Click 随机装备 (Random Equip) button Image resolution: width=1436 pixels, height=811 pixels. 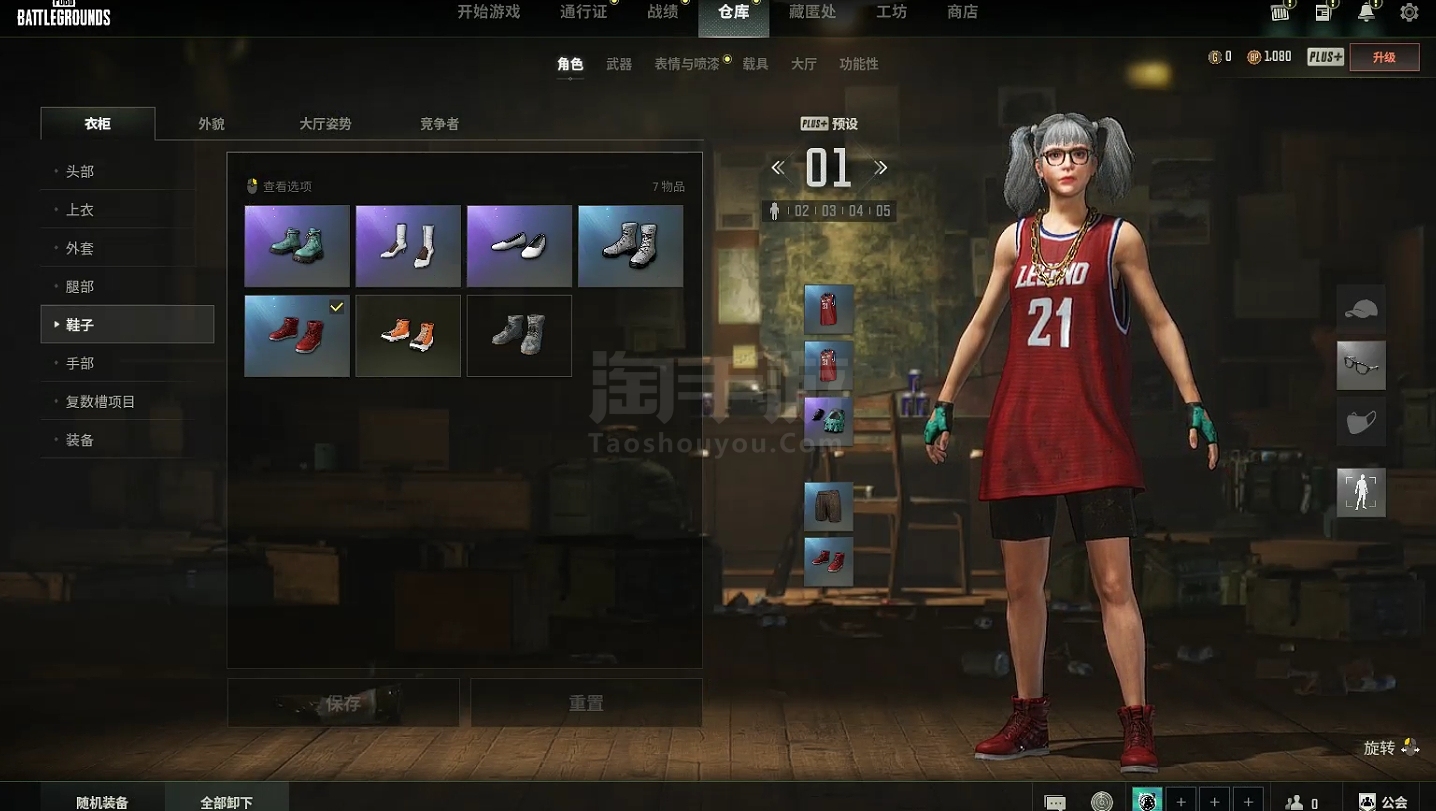[102, 802]
